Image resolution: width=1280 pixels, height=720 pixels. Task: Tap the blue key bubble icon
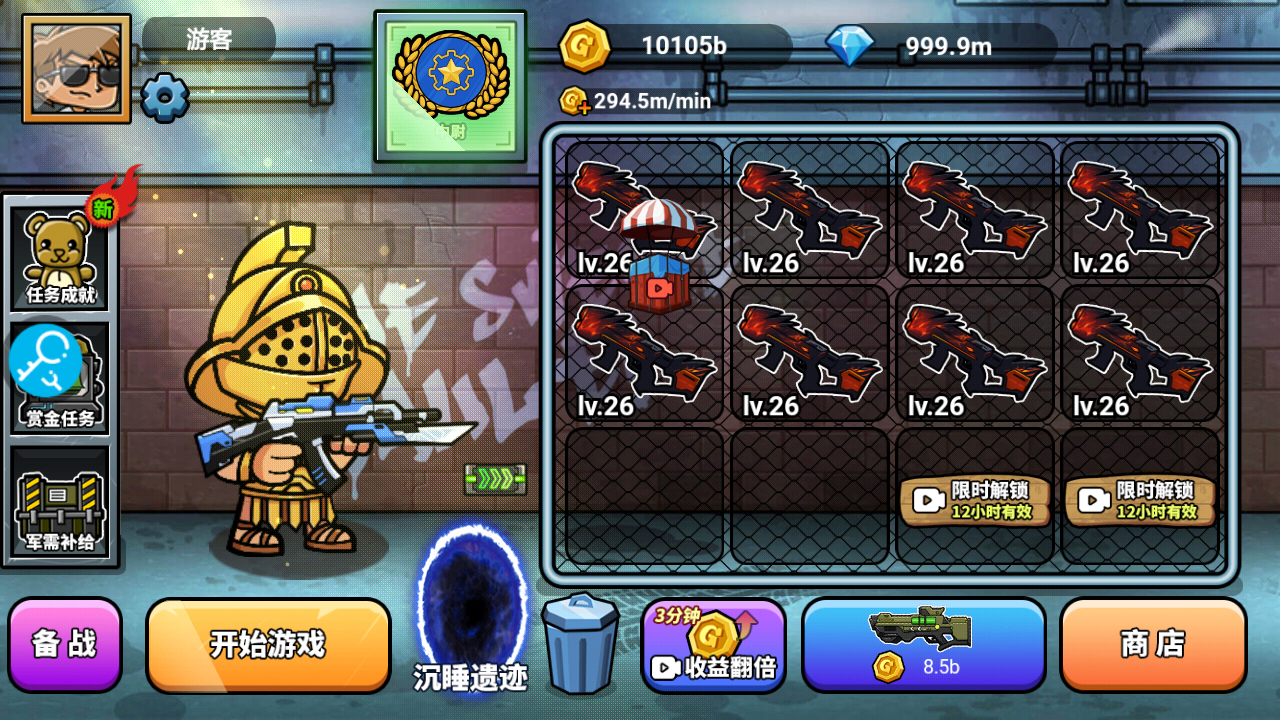44,360
